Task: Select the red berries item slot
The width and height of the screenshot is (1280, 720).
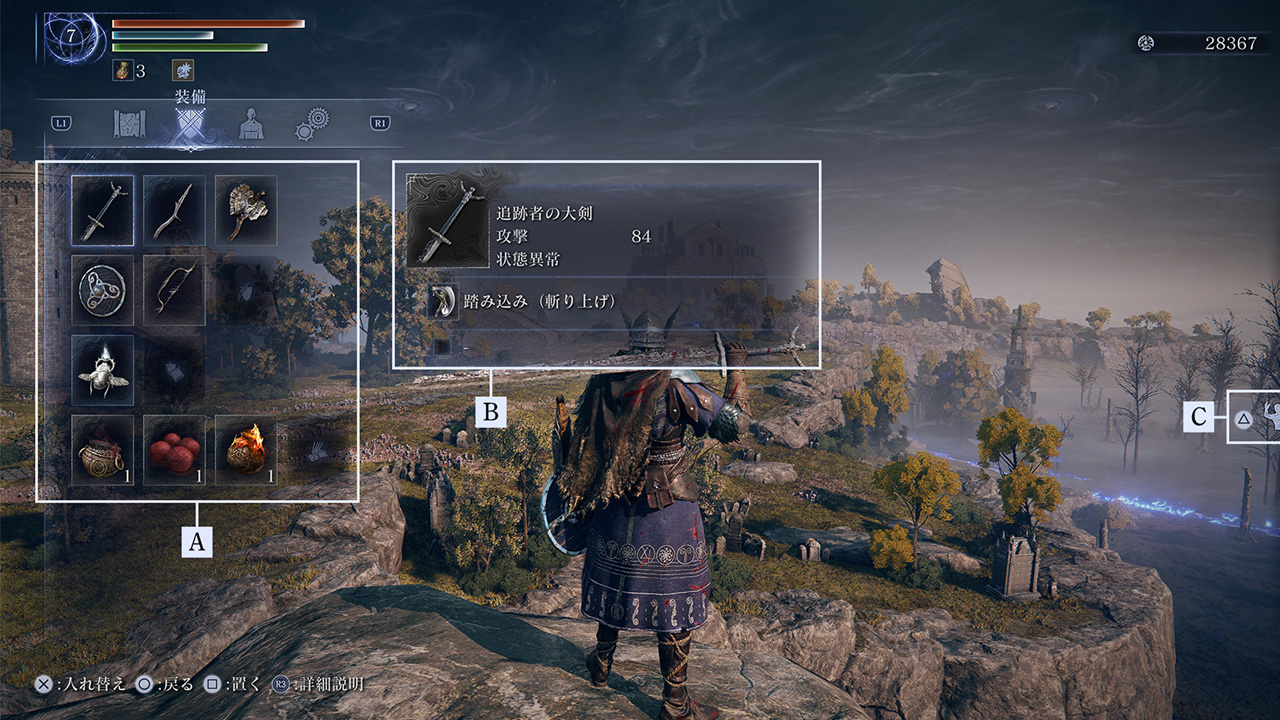Action: [x=174, y=449]
